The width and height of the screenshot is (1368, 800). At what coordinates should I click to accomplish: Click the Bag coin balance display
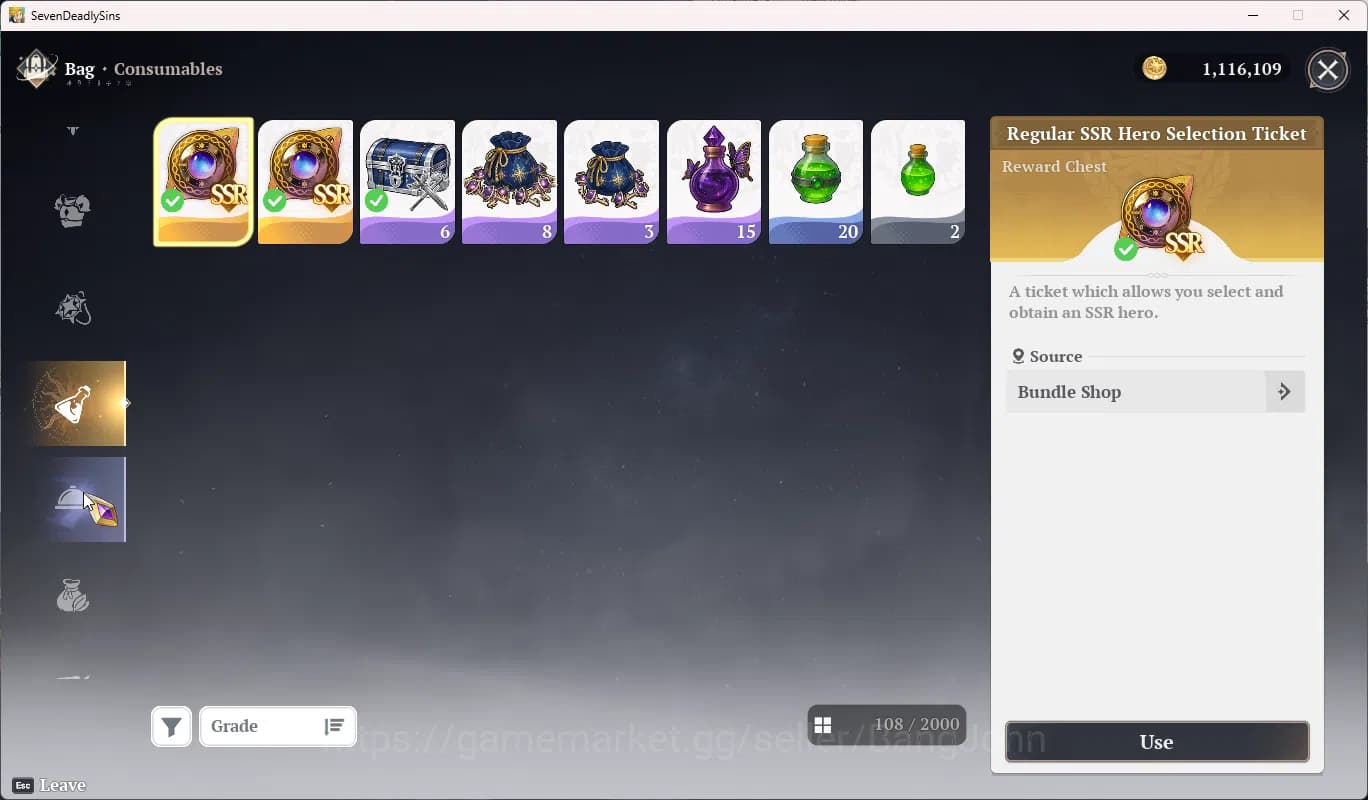[1213, 68]
